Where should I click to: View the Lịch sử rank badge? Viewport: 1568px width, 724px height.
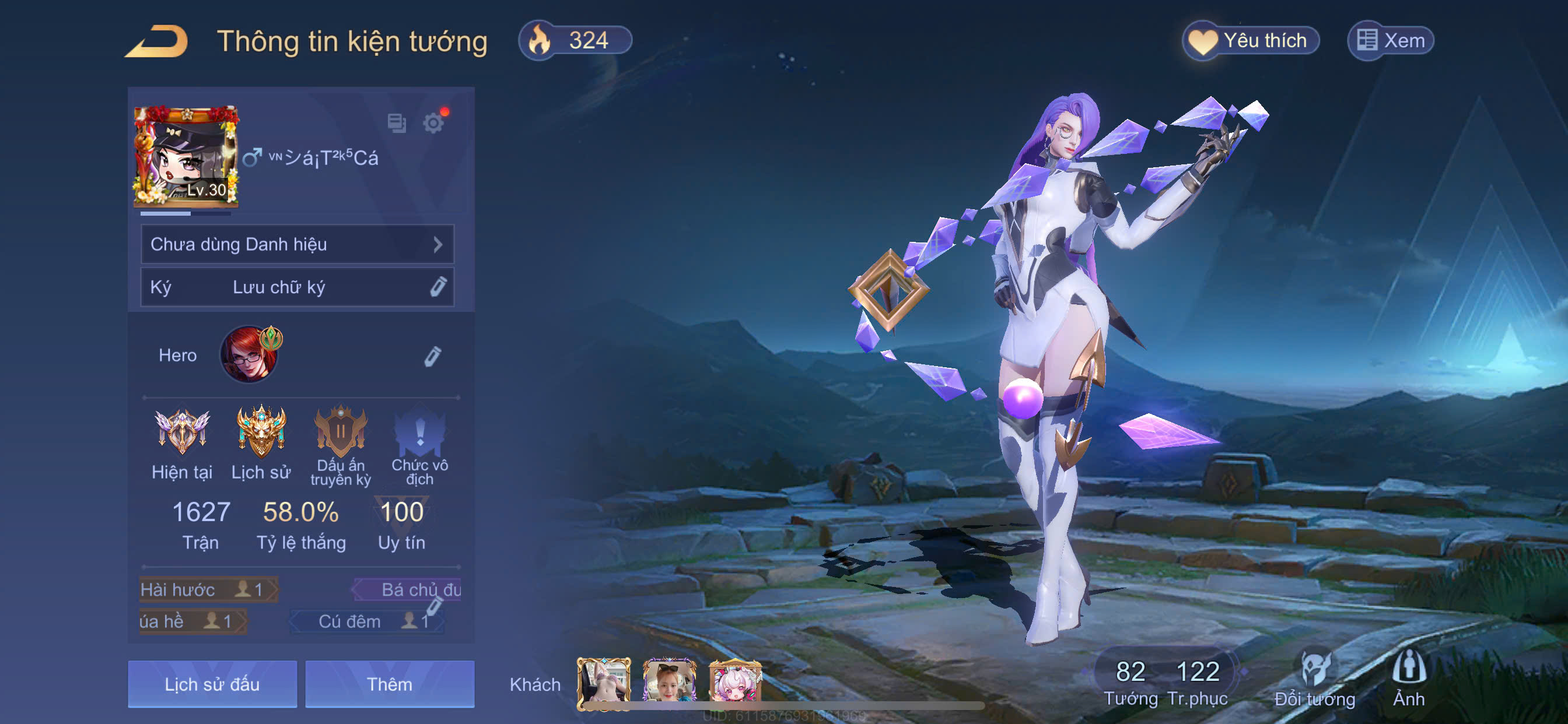click(261, 443)
